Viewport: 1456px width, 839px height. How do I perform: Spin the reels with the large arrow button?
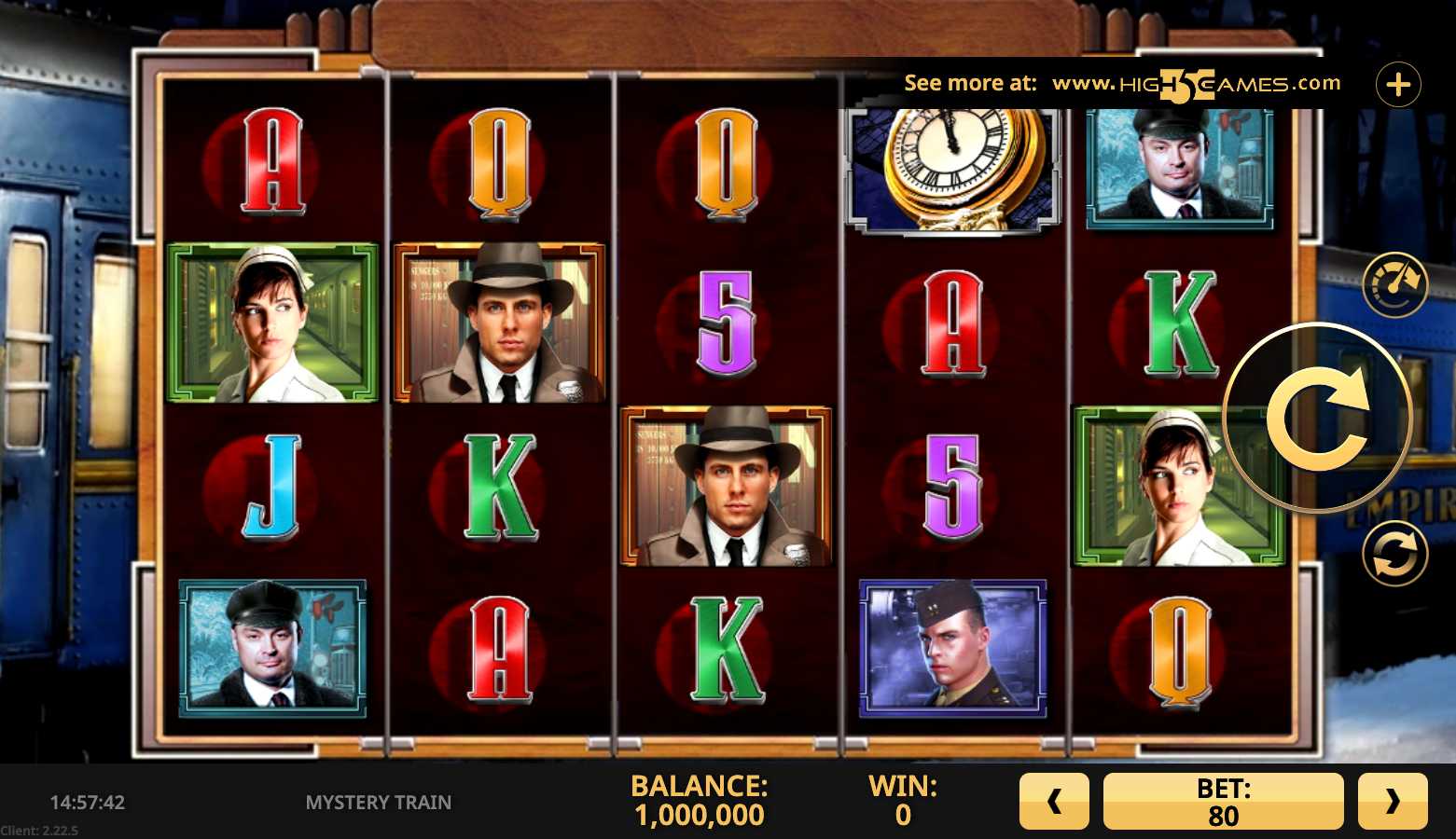[x=1317, y=418]
